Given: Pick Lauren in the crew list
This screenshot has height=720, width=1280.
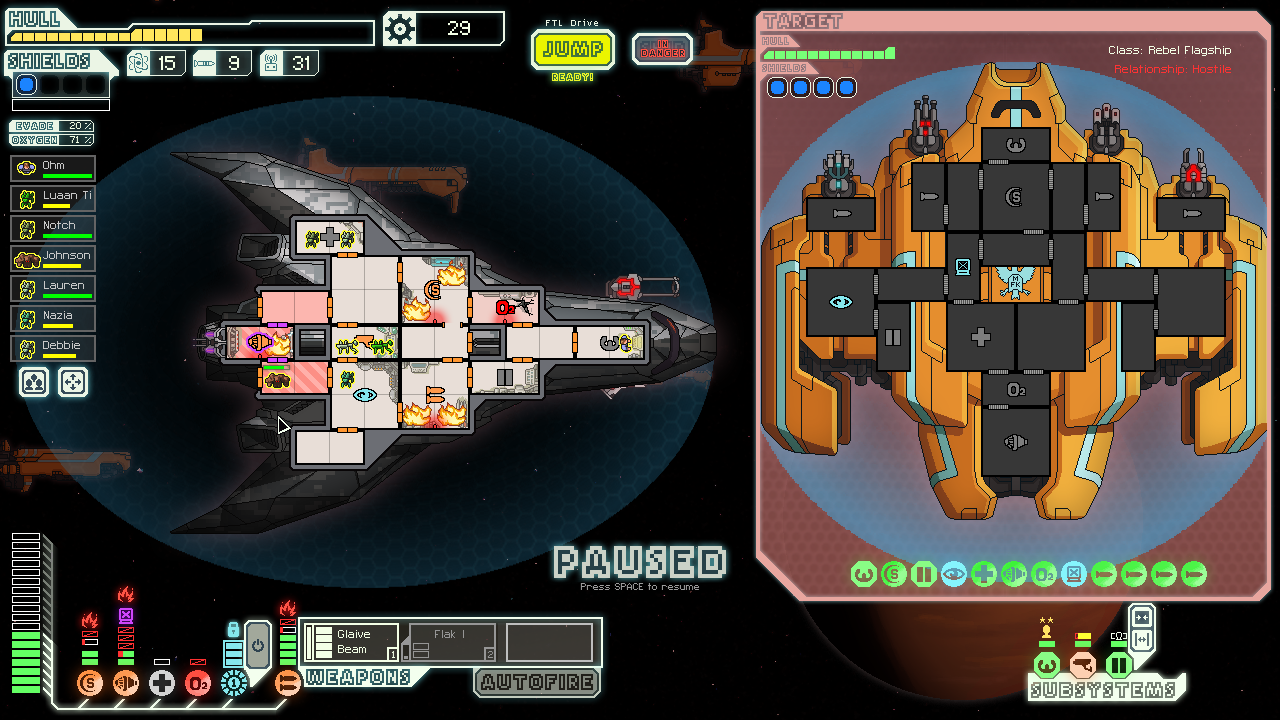Looking at the screenshot, I should [54, 288].
